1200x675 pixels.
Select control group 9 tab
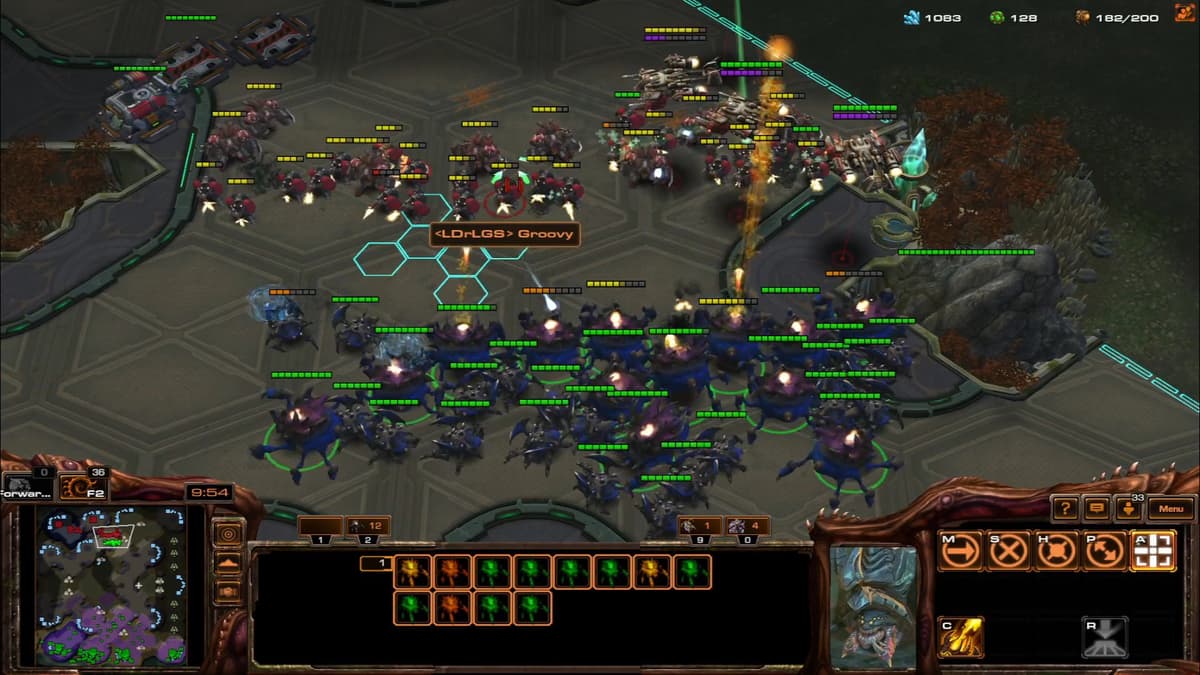(699, 526)
